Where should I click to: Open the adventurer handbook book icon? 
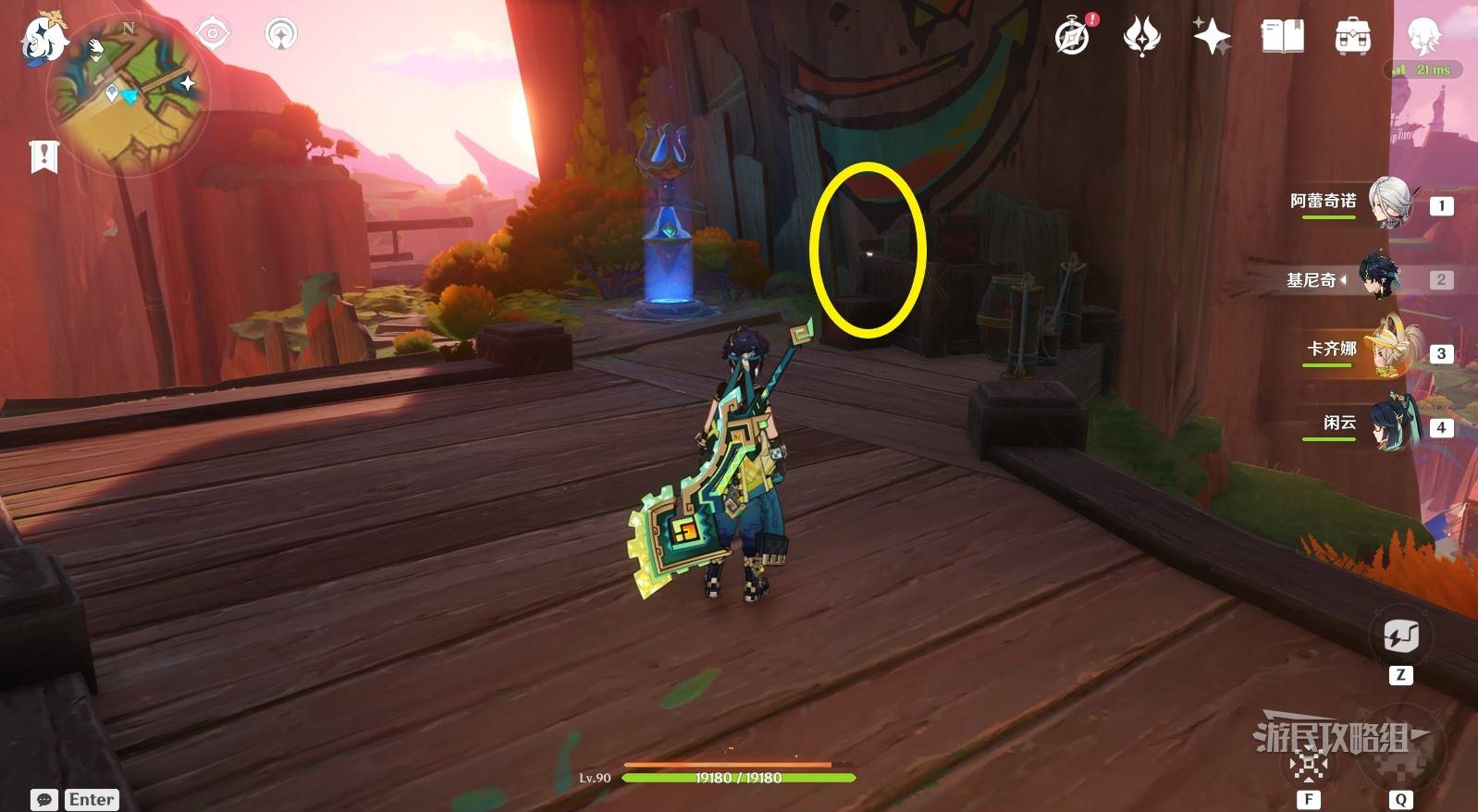point(1282,36)
